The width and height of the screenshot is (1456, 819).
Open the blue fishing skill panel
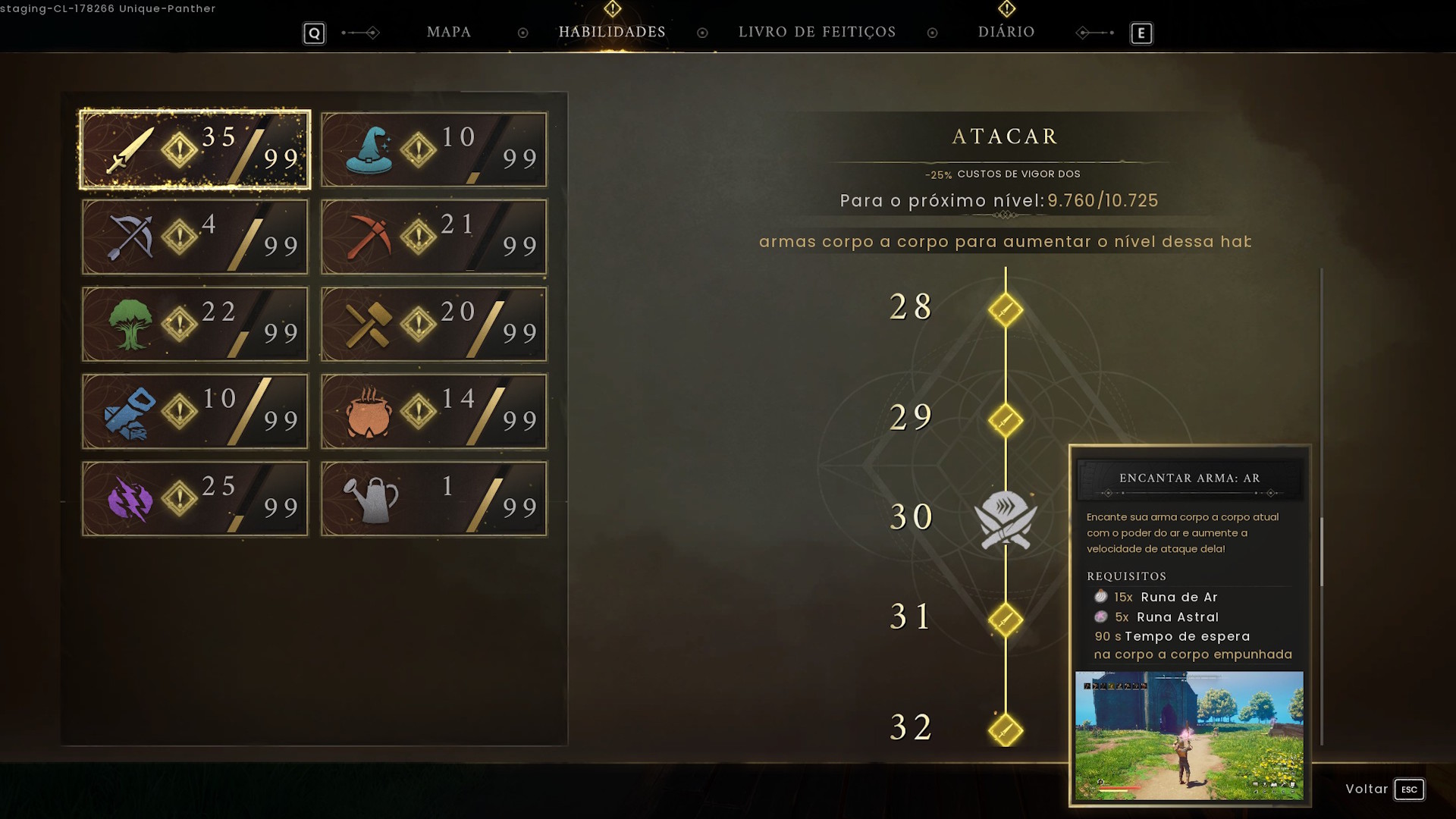193,411
